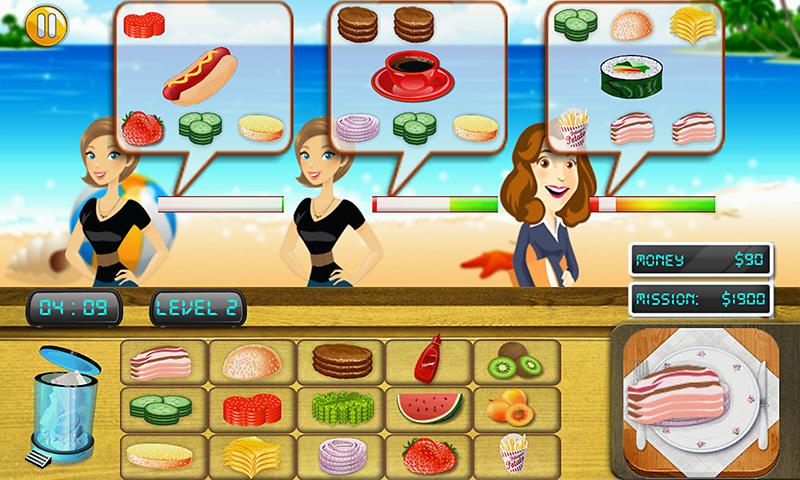This screenshot has height=480, width=800.
Task: Pick the watermelon slice tile
Action: click(x=429, y=408)
